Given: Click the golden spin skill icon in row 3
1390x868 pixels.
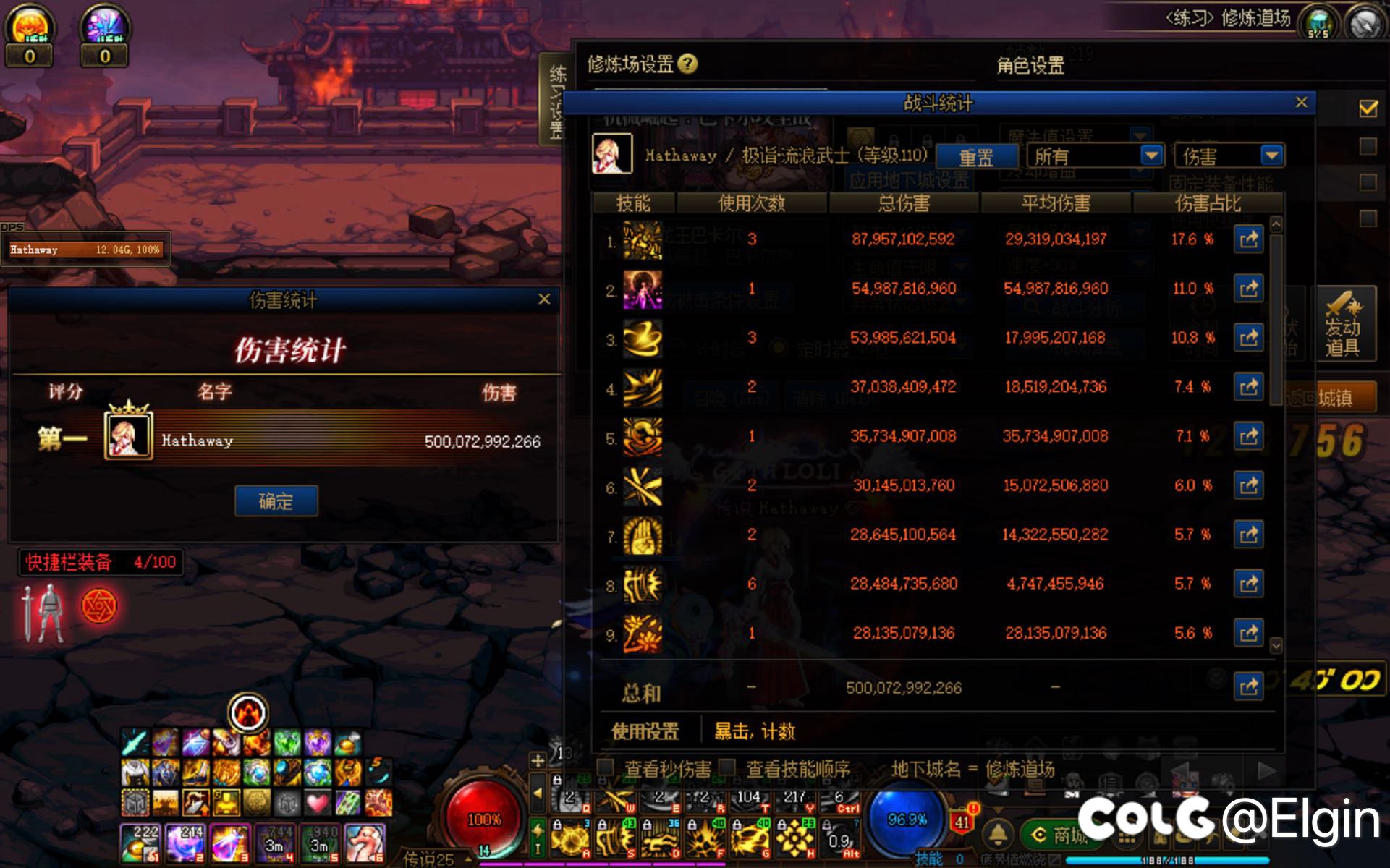Looking at the screenshot, I should pos(643,338).
